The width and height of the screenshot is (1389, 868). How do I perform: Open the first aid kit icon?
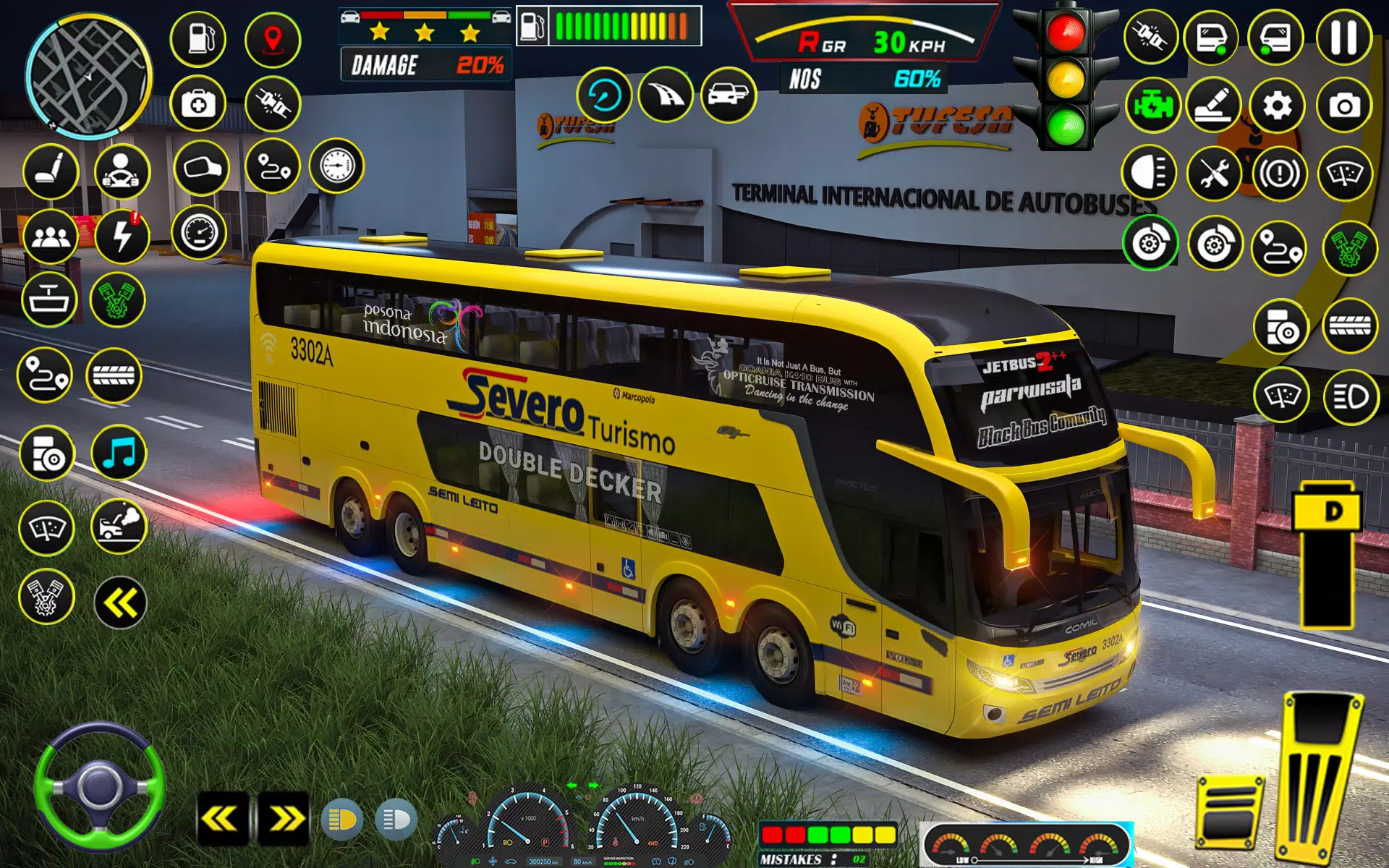[x=198, y=104]
